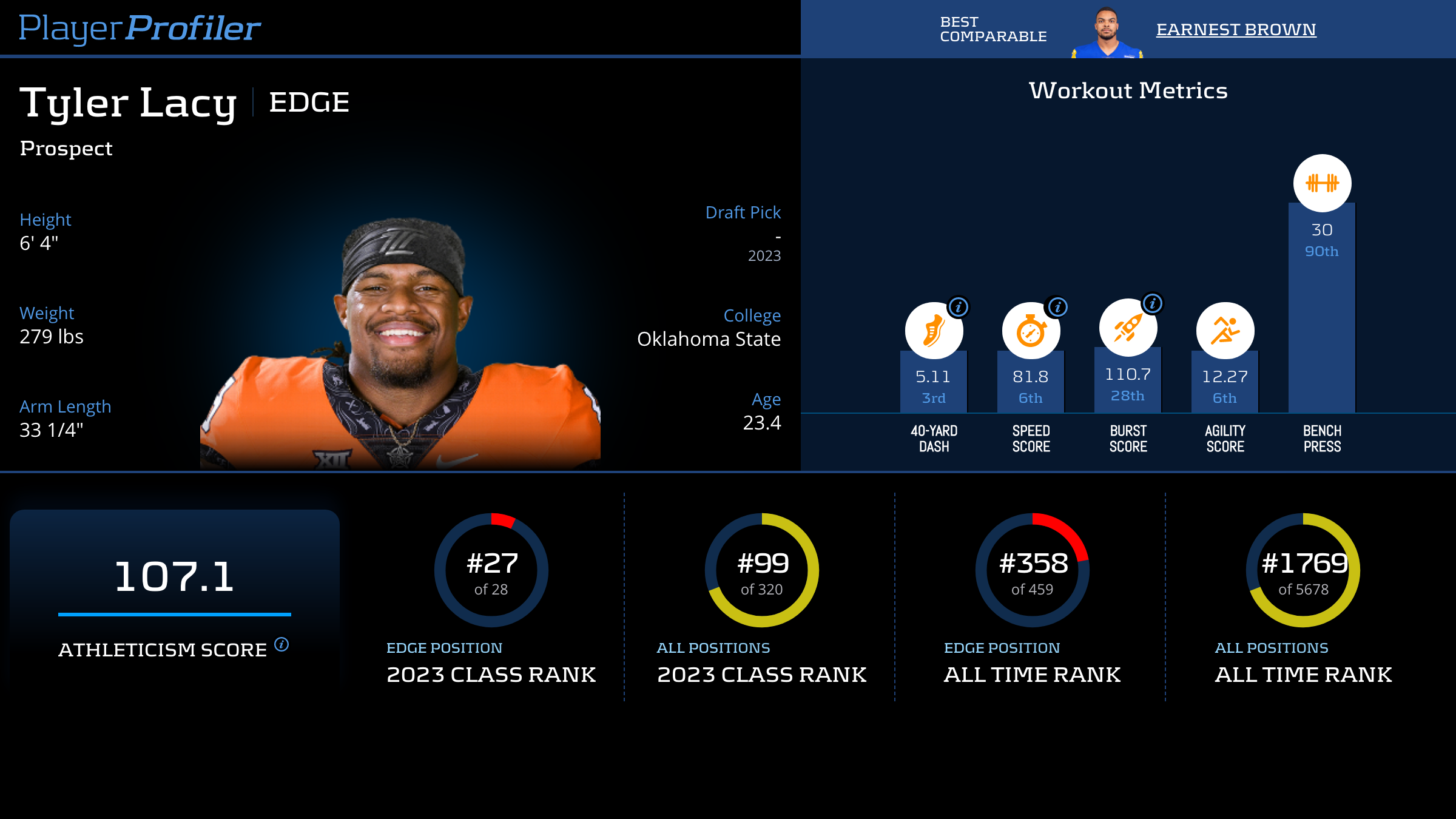Click the Agility Score running figure icon
This screenshot has height=819, width=1456.
point(1225,331)
